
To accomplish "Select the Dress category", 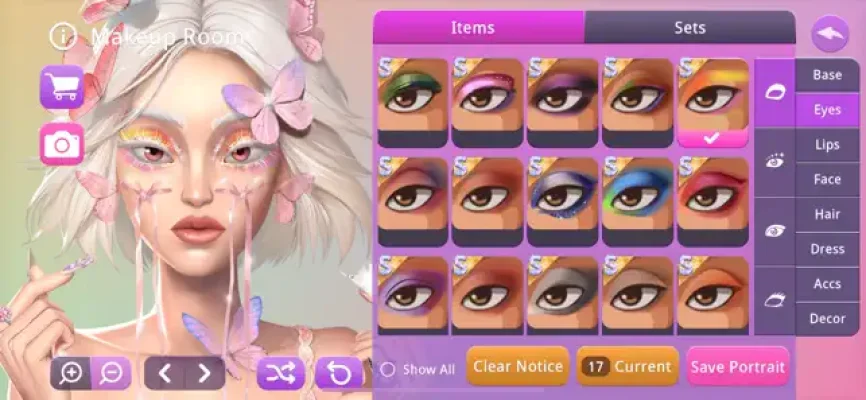I will click(x=827, y=249).
